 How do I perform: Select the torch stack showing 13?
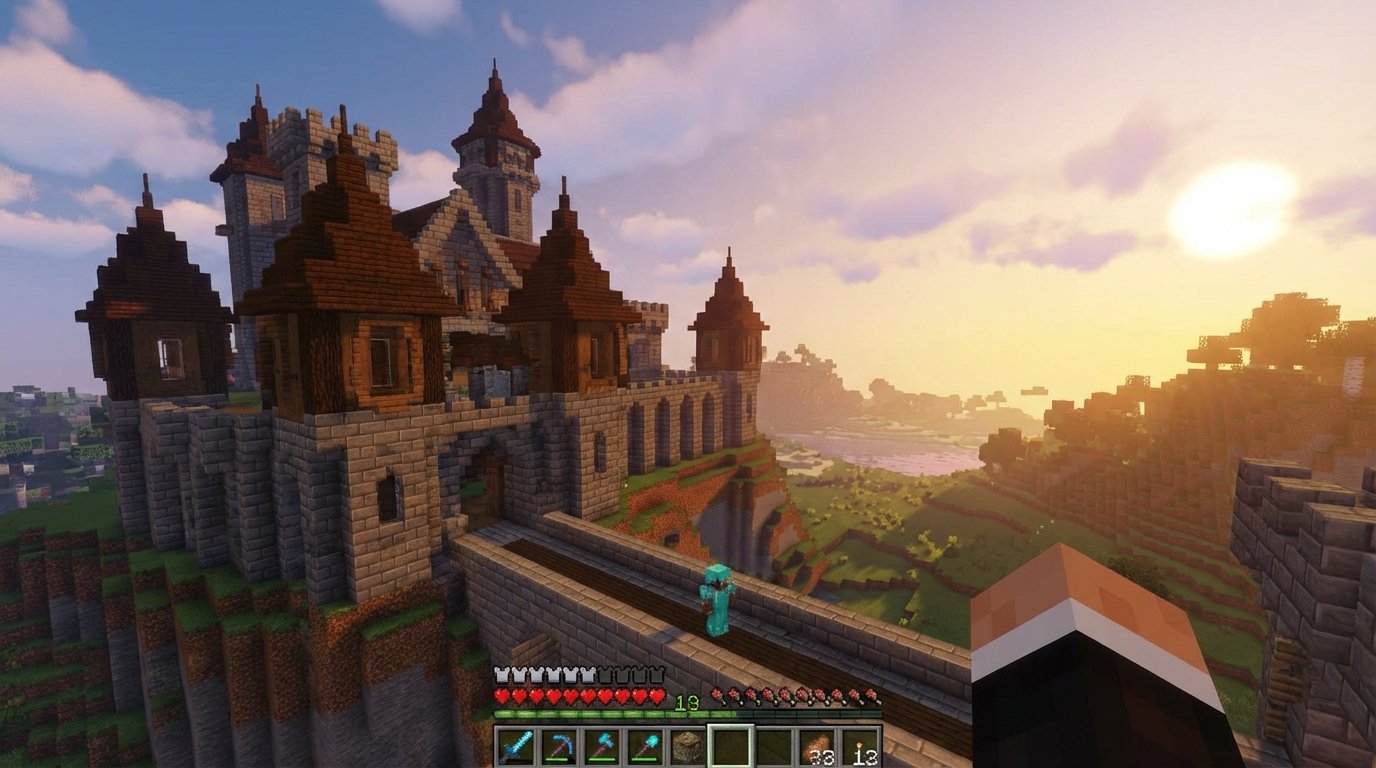(x=861, y=746)
